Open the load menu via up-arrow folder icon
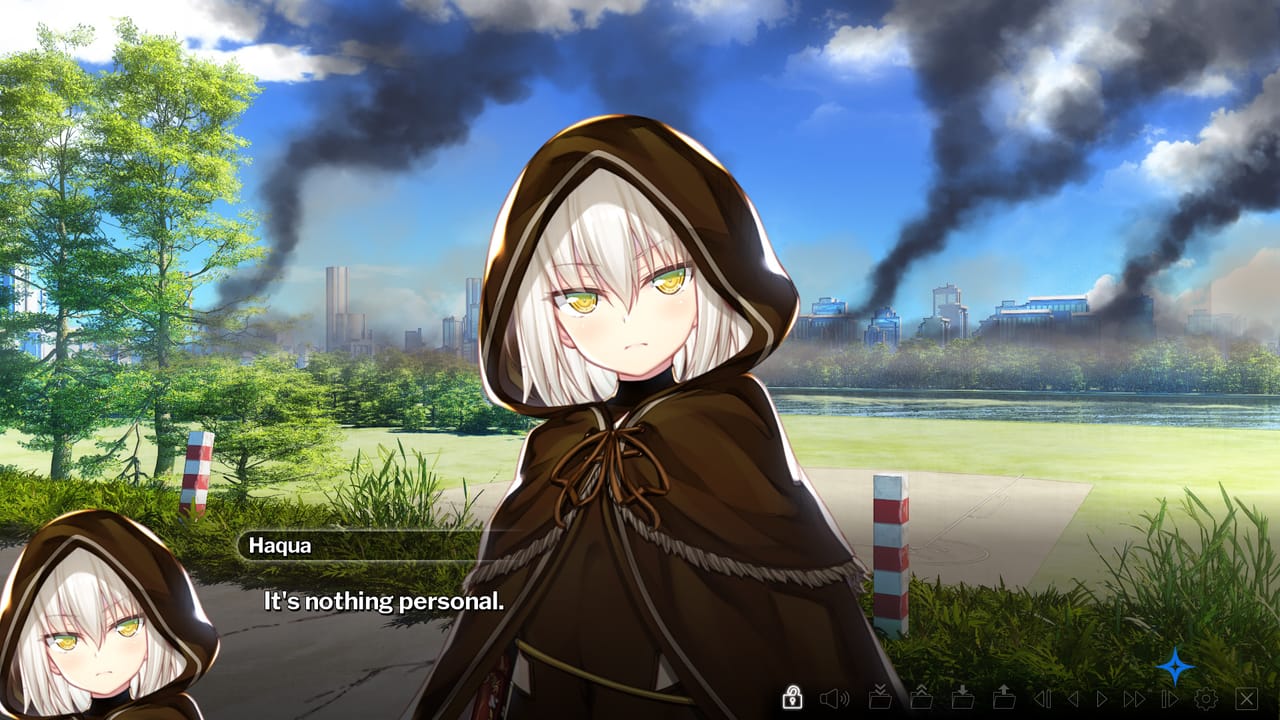Screen dimensions: 1280x720 click(x=1004, y=700)
